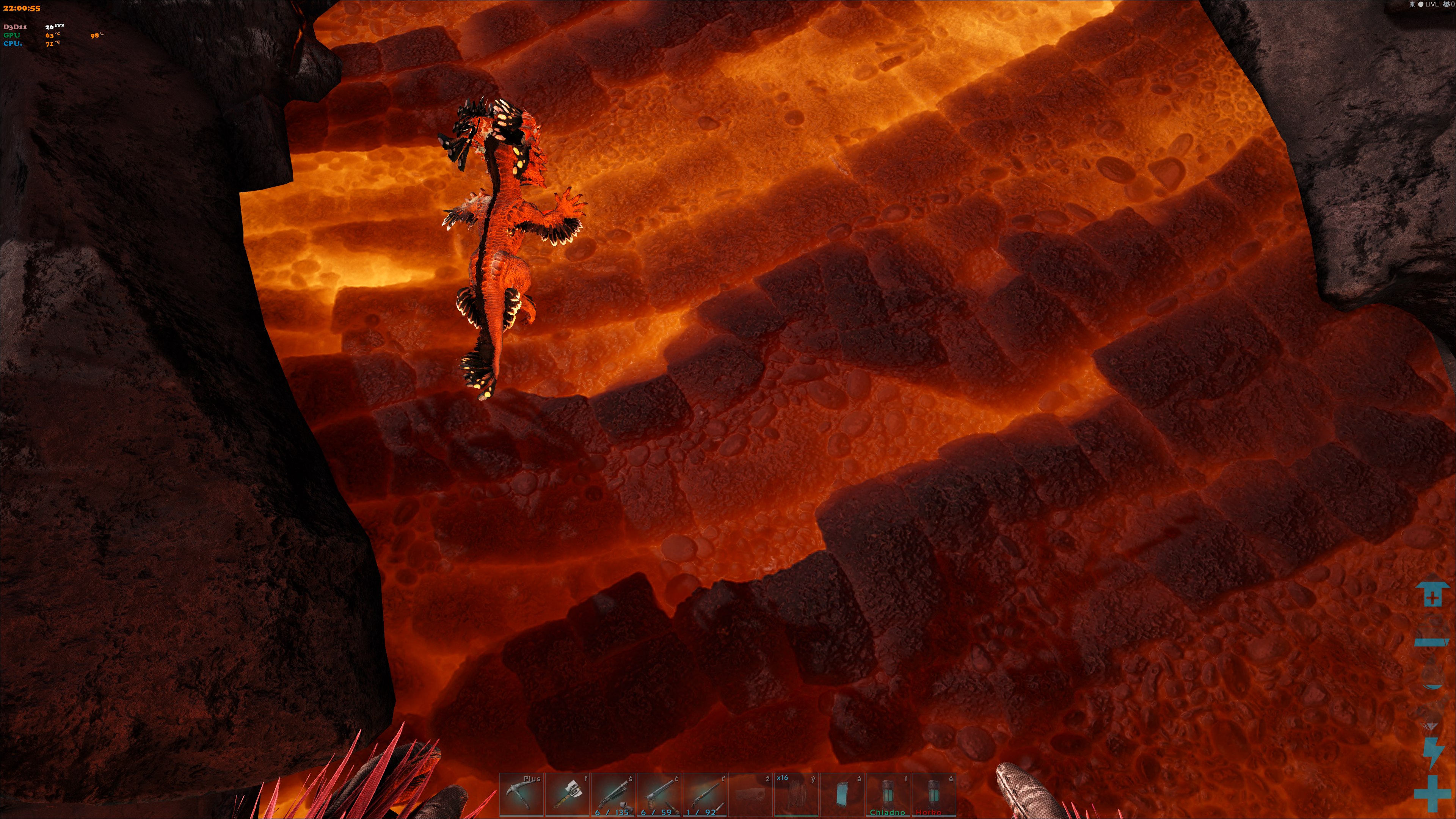1456x819 pixels.
Task: Choose the shotgun showing 6 / 135 ammo
Action: click(x=613, y=794)
